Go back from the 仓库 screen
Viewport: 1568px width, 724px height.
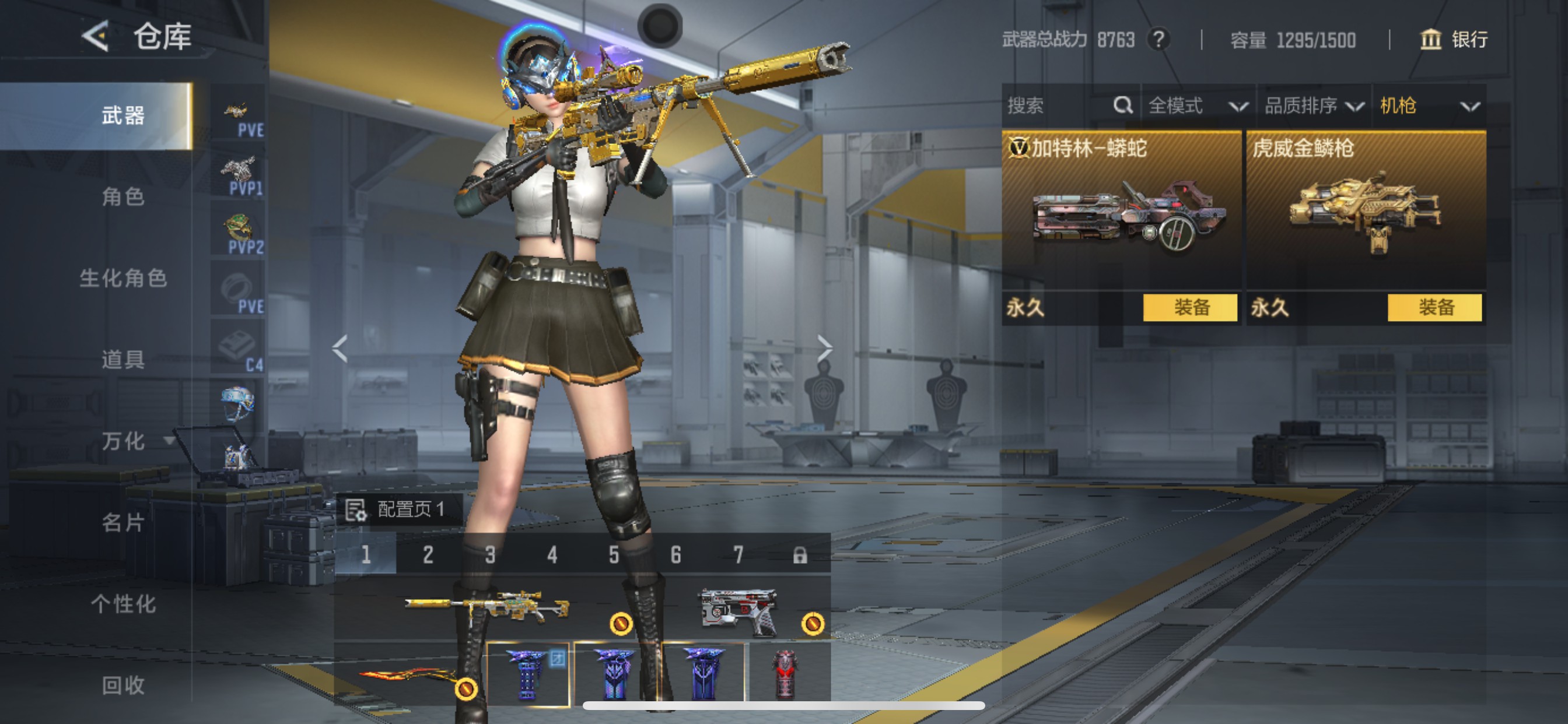click(x=96, y=37)
